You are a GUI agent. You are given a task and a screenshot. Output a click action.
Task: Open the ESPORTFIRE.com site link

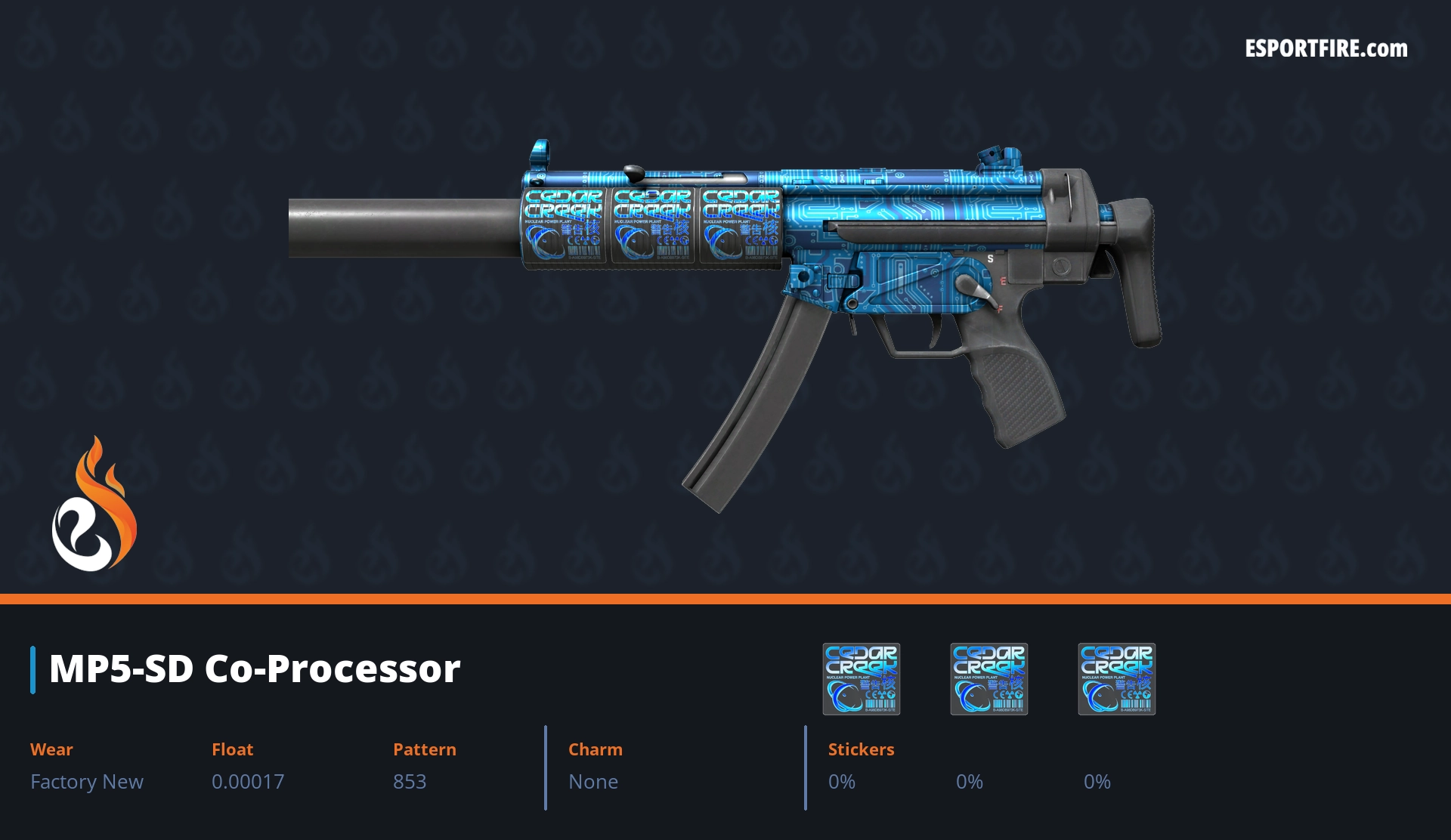tap(1326, 49)
